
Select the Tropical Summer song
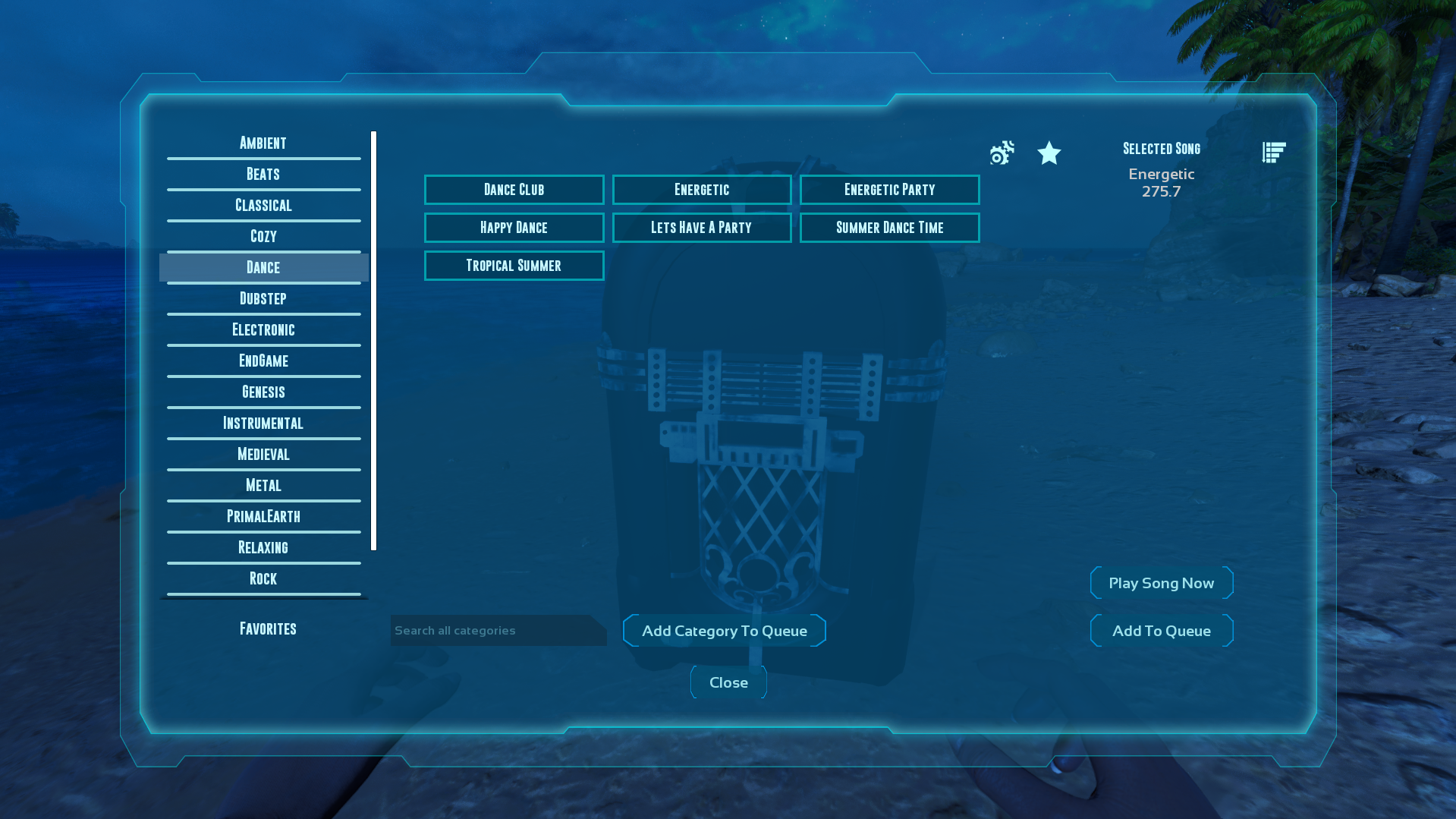(514, 265)
